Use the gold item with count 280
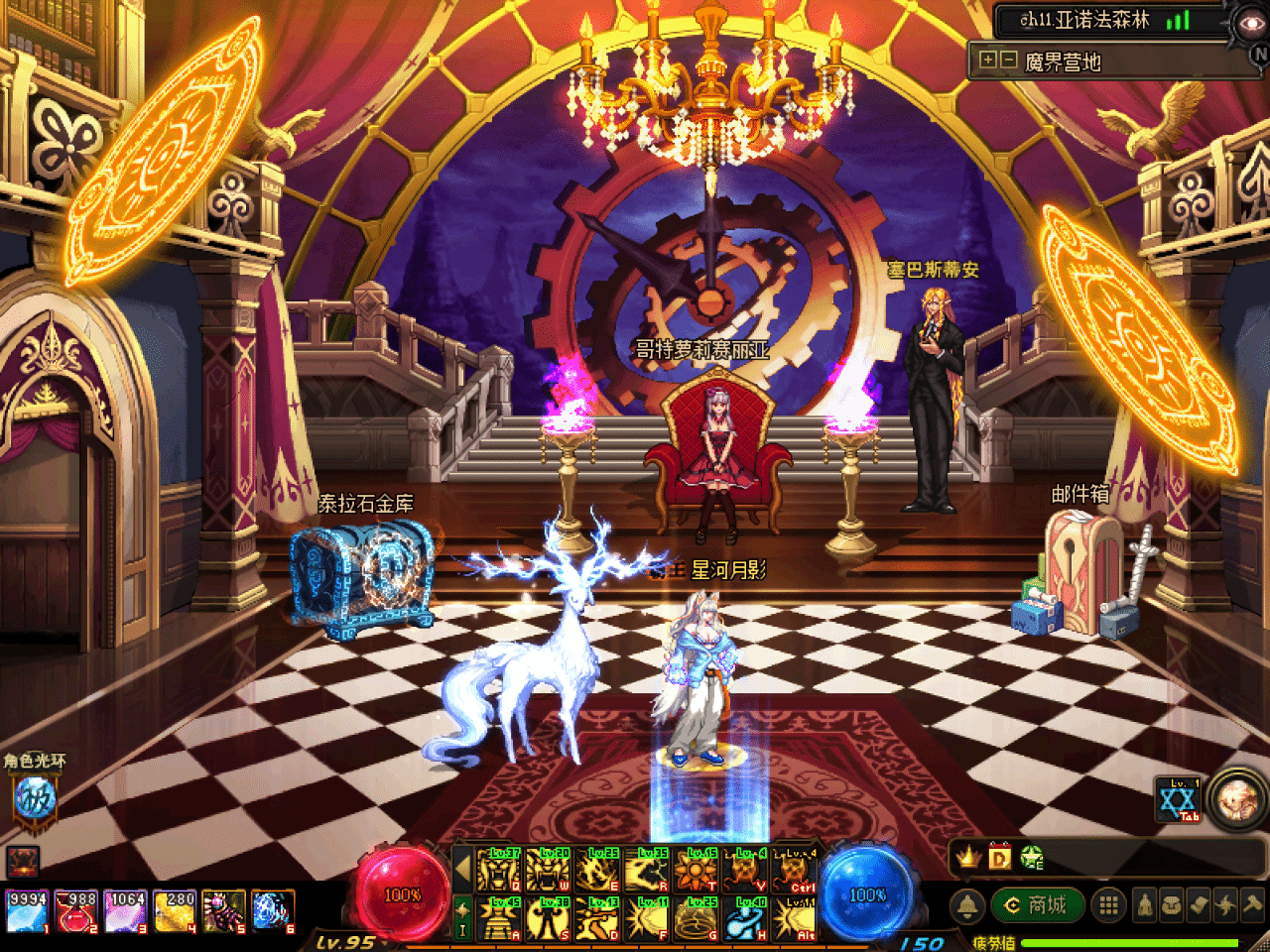Viewport: 1270px width, 952px height. (175, 911)
